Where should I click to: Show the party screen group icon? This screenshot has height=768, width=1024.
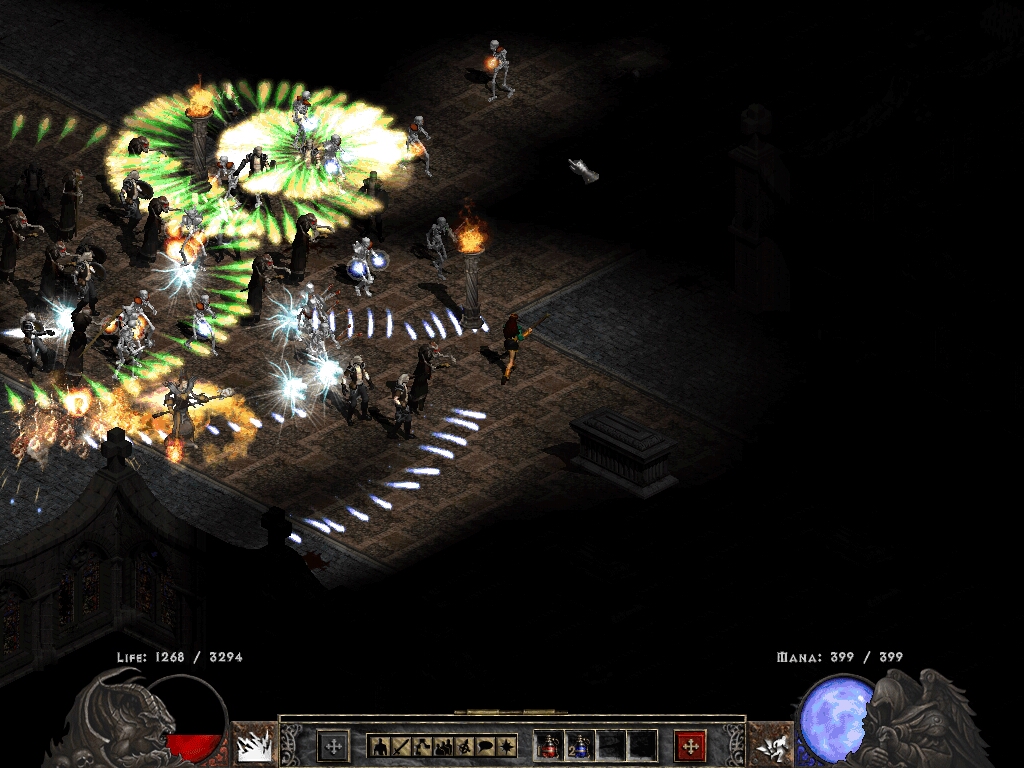(x=443, y=745)
